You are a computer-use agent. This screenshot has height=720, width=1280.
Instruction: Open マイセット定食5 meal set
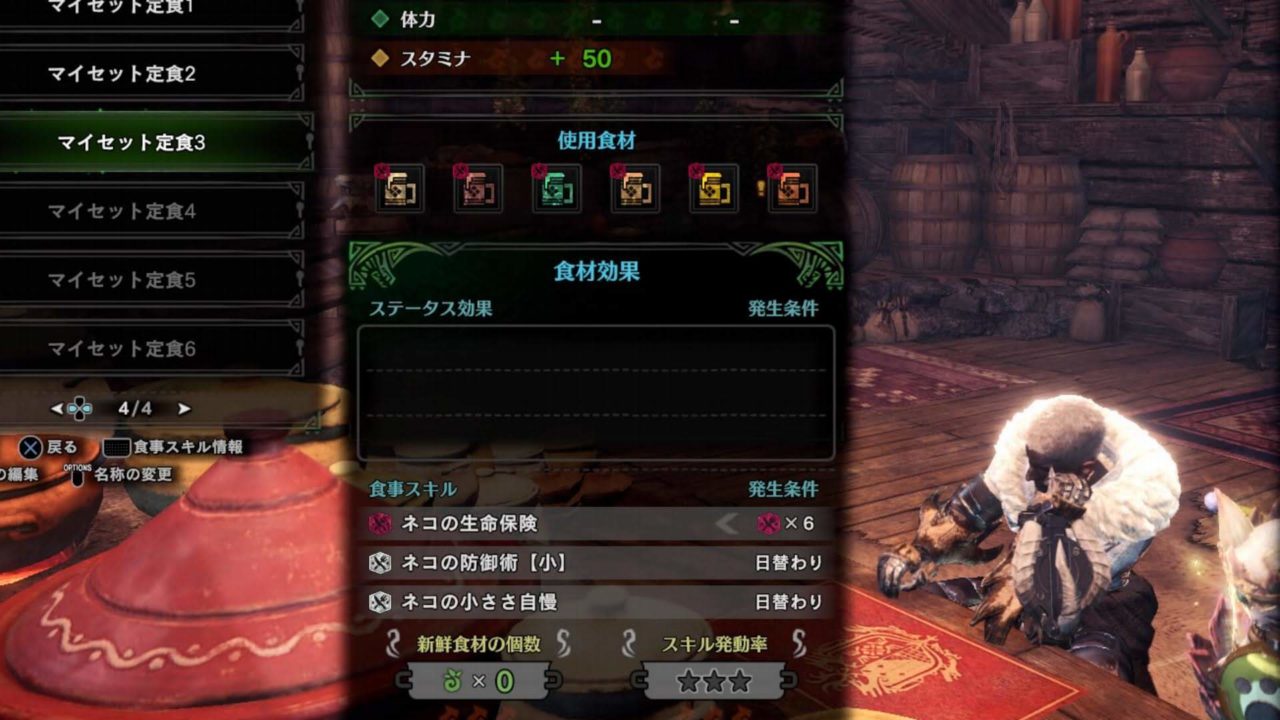[x=122, y=280]
